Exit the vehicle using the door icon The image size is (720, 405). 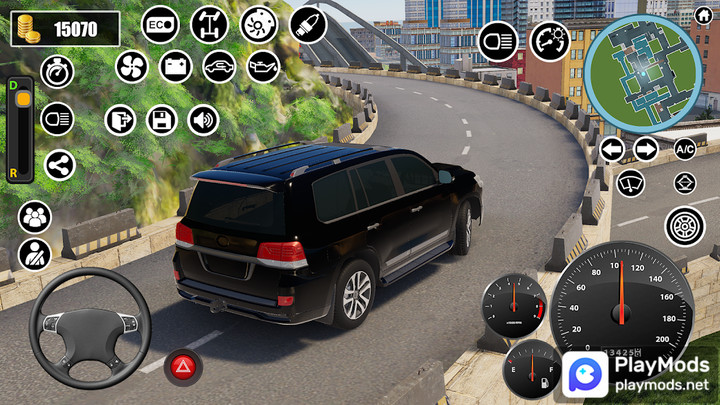coord(120,120)
